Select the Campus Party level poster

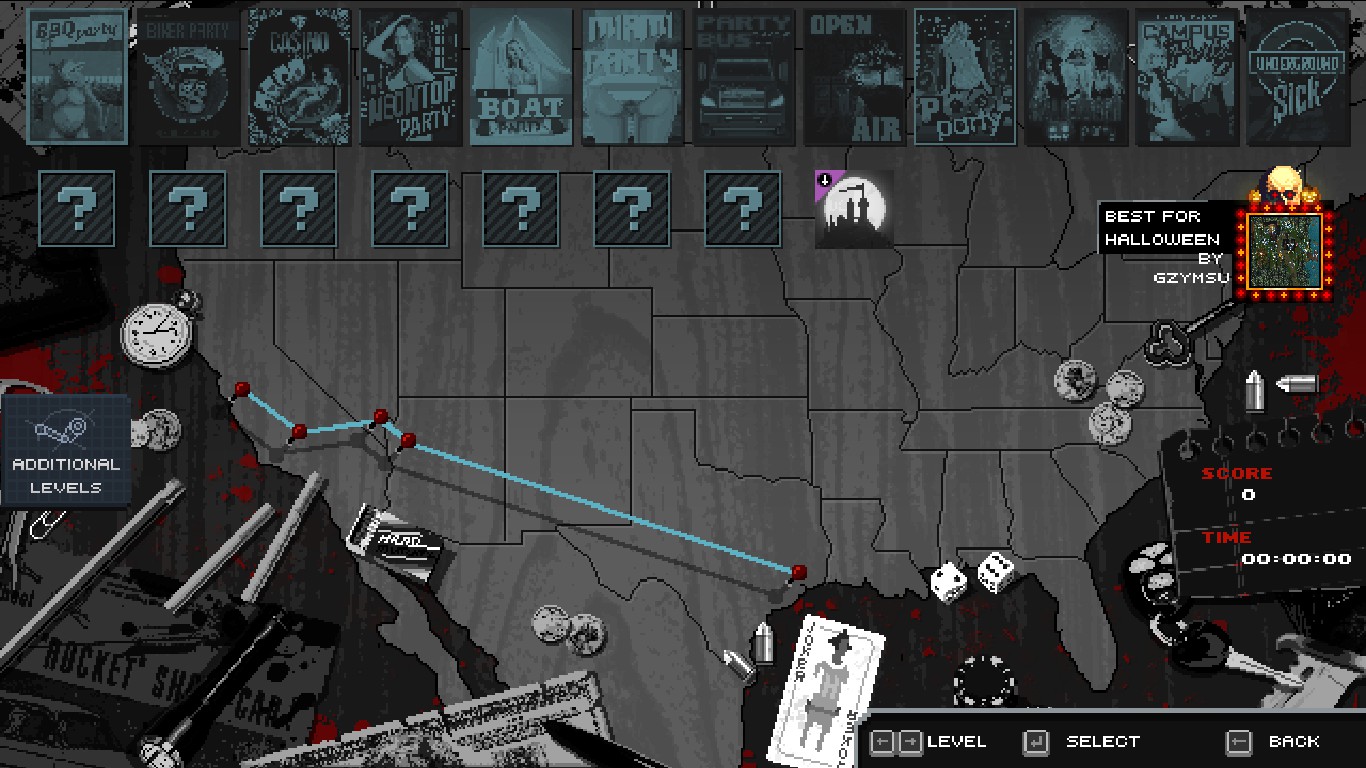(x=1187, y=77)
